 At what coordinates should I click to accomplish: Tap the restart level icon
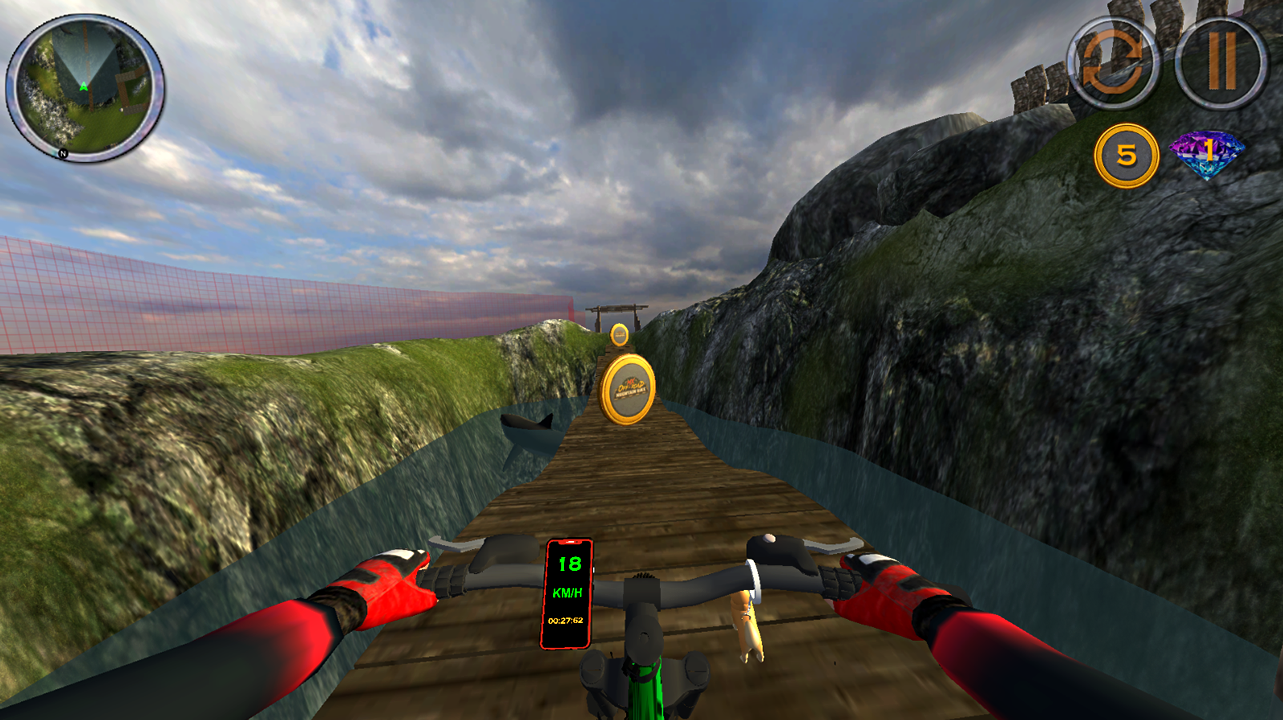(x=1117, y=57)
